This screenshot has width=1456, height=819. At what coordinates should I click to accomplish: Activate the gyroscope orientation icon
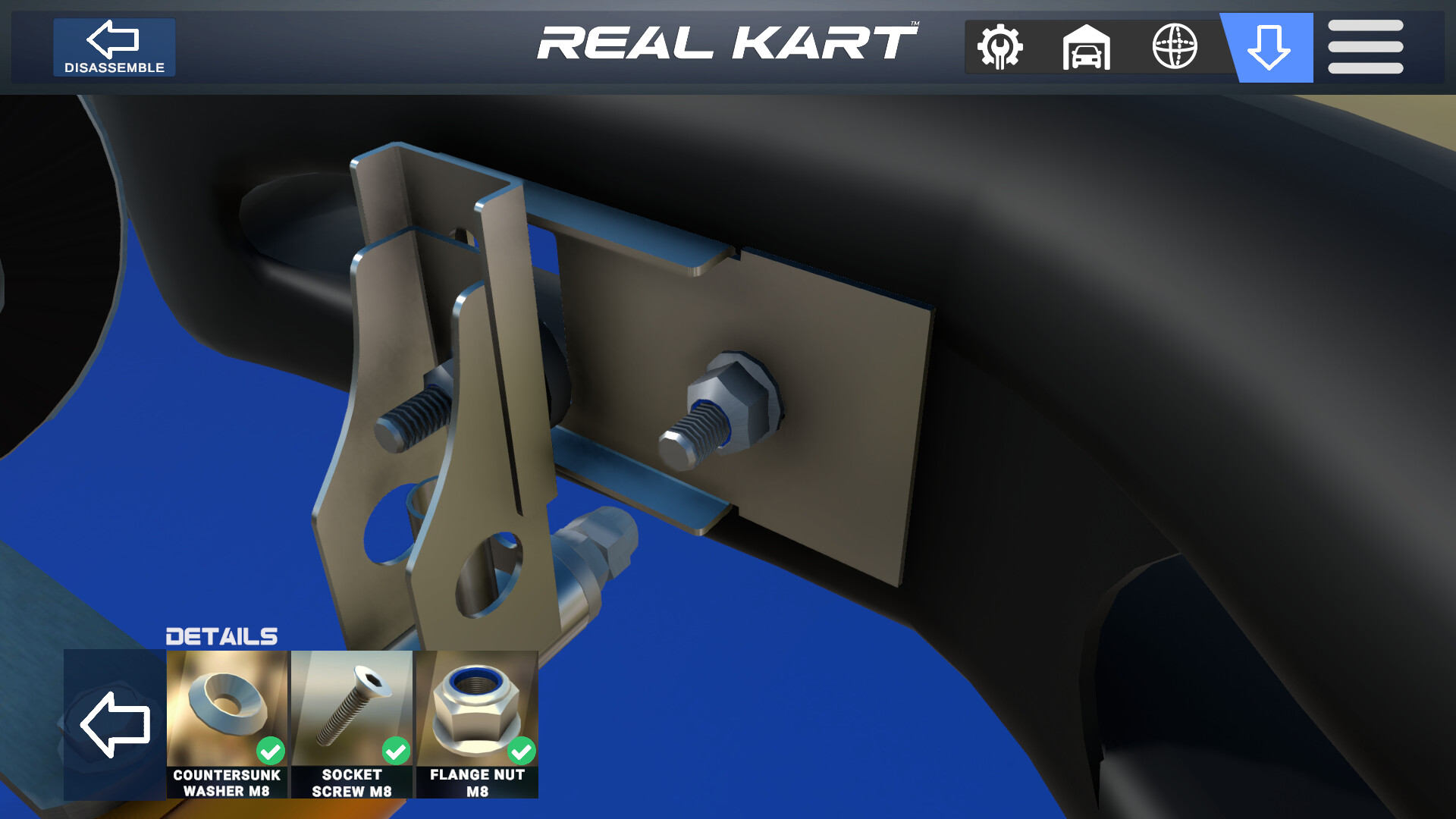pos(1175,47)
